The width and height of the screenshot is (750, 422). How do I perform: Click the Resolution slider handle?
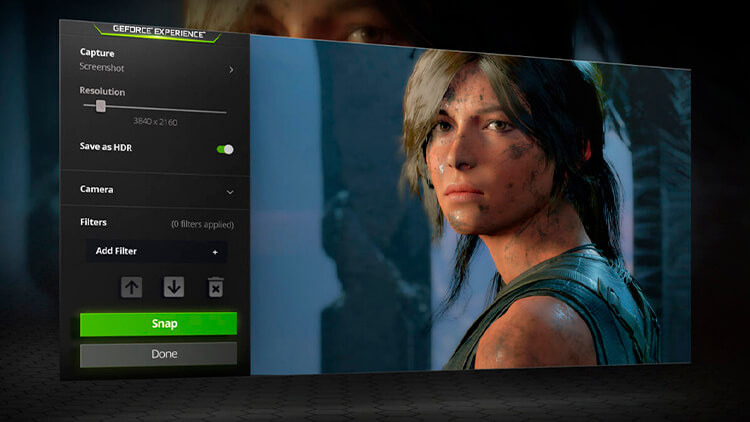point(101,106)
